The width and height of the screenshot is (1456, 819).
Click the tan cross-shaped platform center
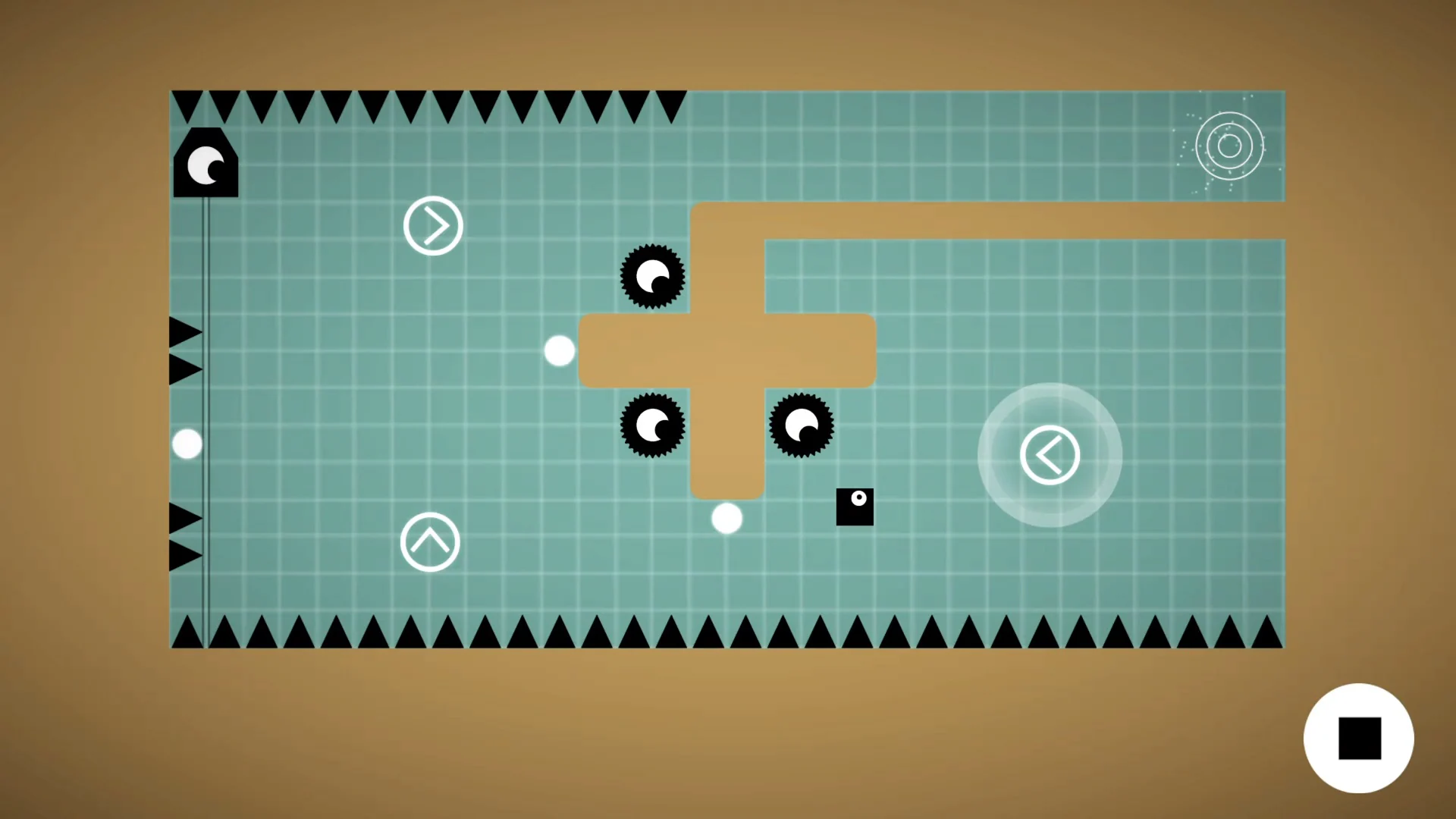(728, 350)
